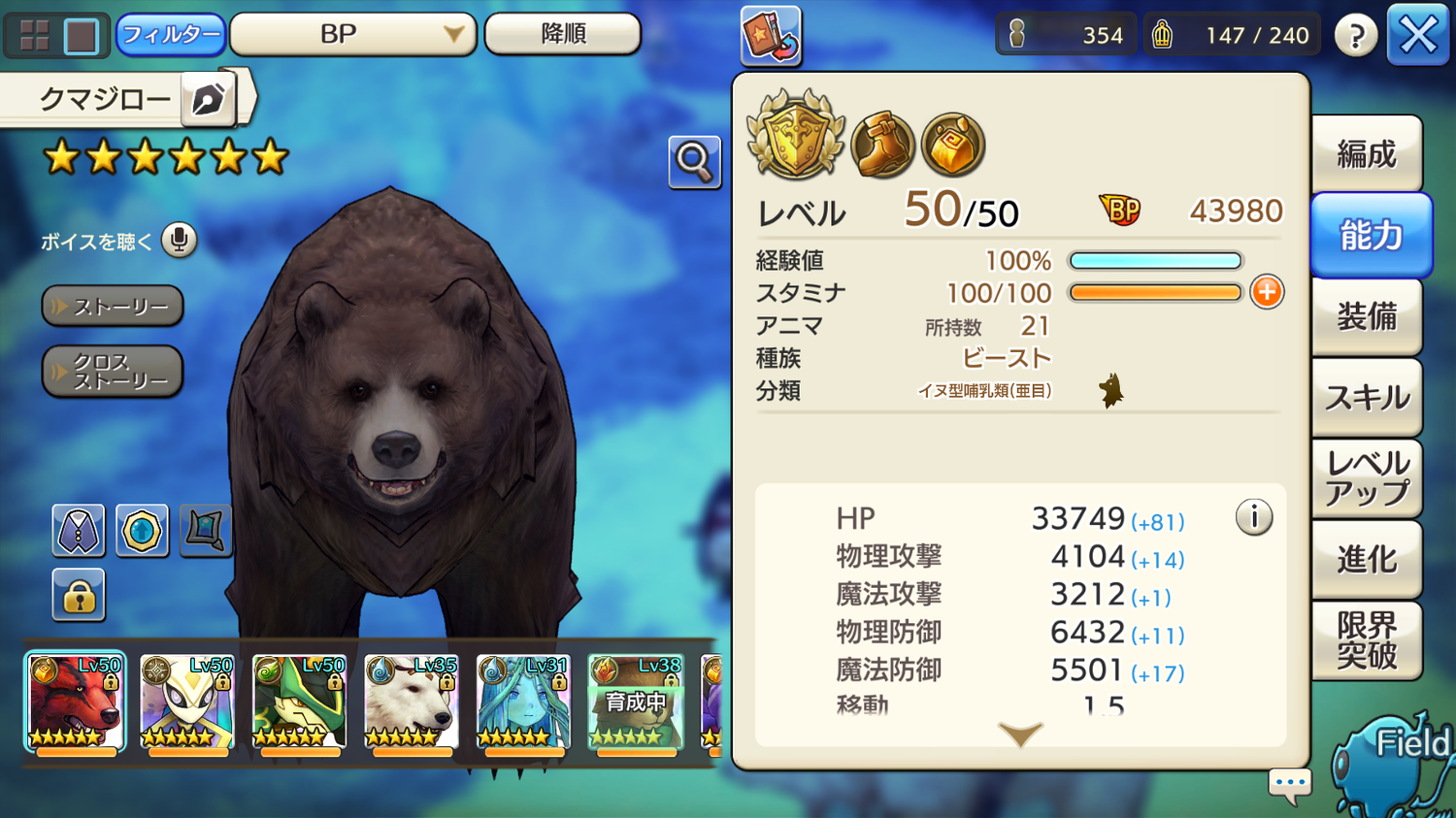Click the orange plus to restore stamina
Image resolution: width=1456 pixels, height=818 pixels.
[1267, 292]
